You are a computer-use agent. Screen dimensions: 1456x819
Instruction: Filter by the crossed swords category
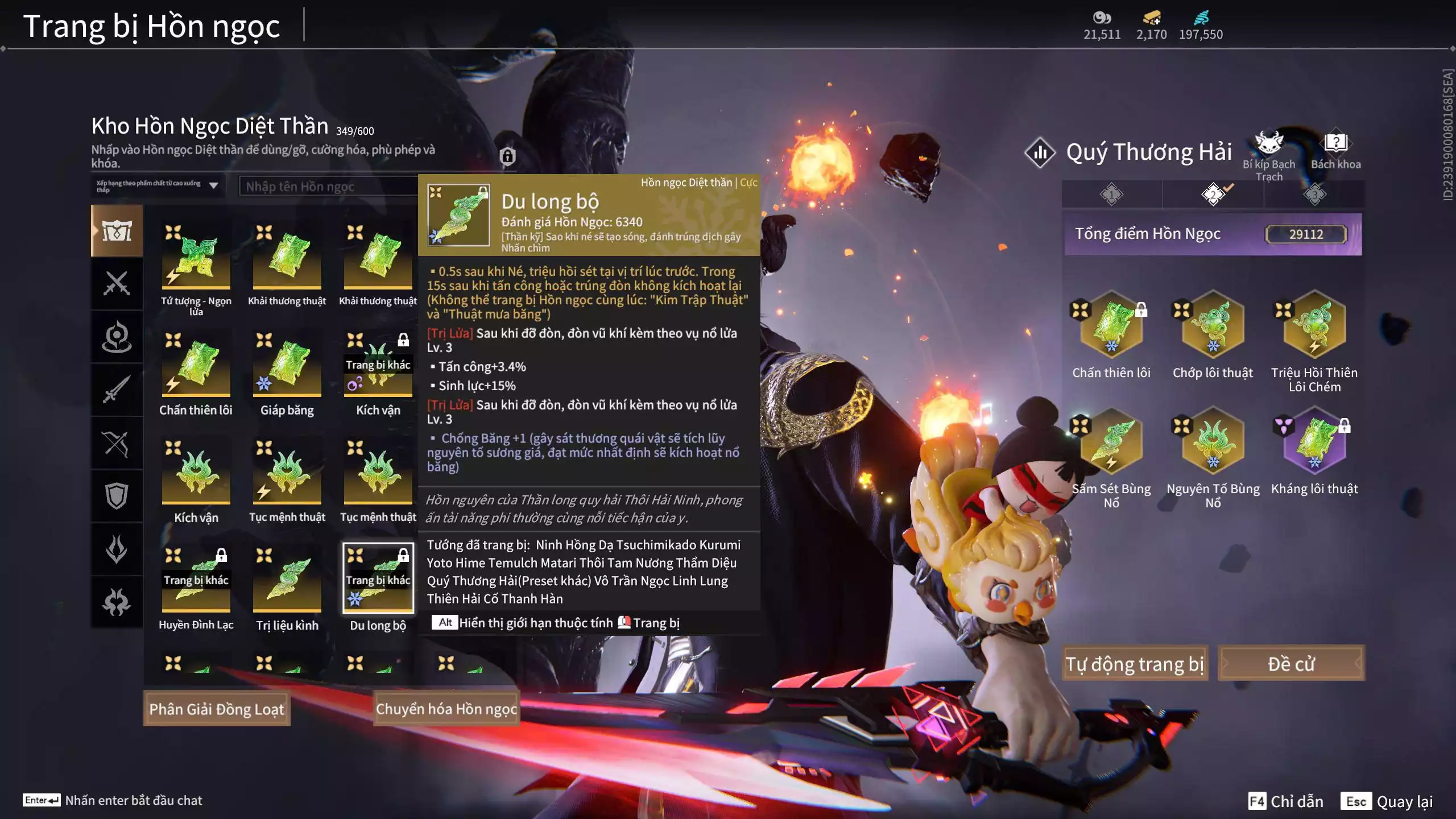click(x=117, y=283)
